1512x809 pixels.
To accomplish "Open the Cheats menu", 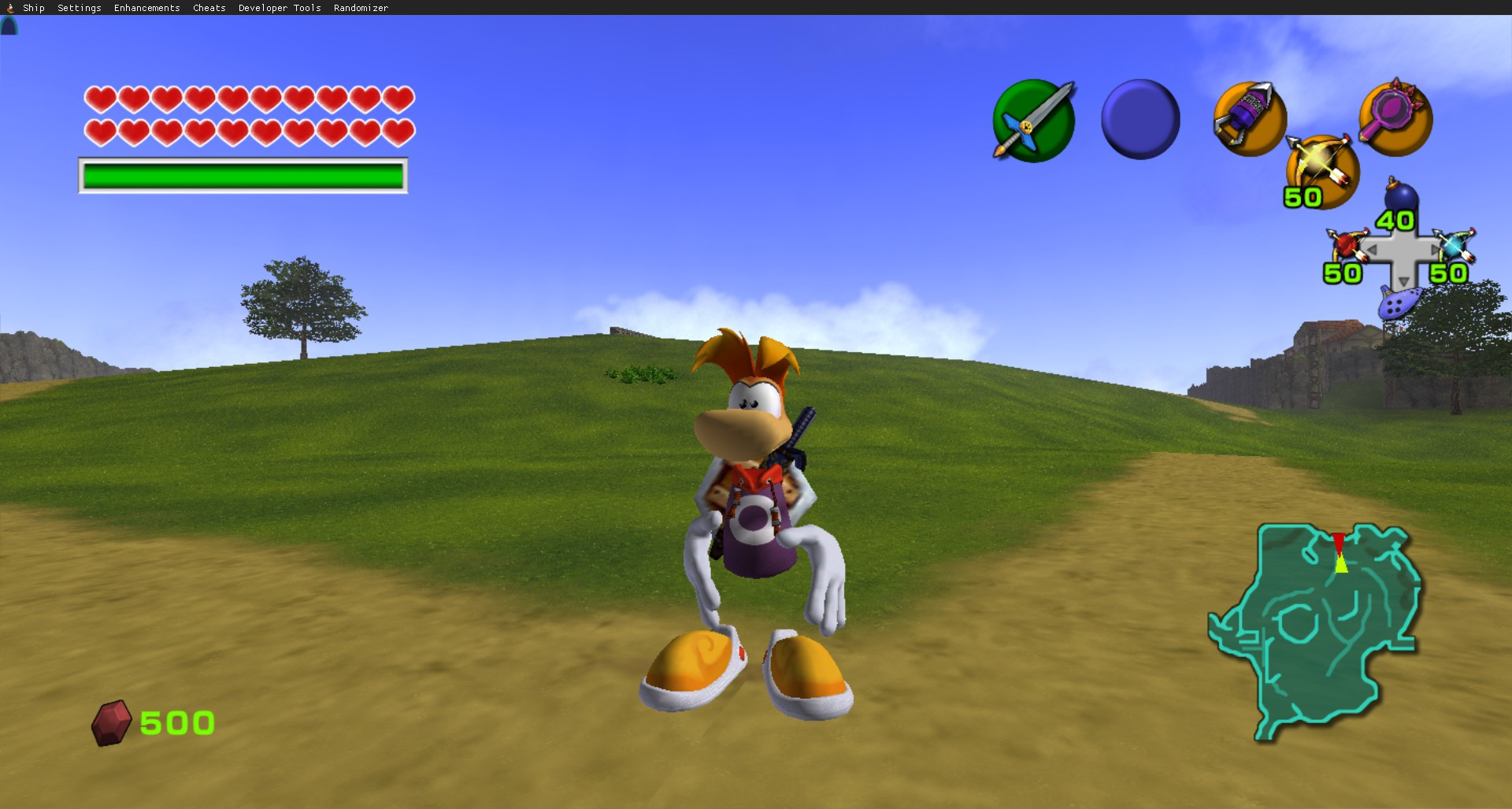I will [x=208, y=7].
